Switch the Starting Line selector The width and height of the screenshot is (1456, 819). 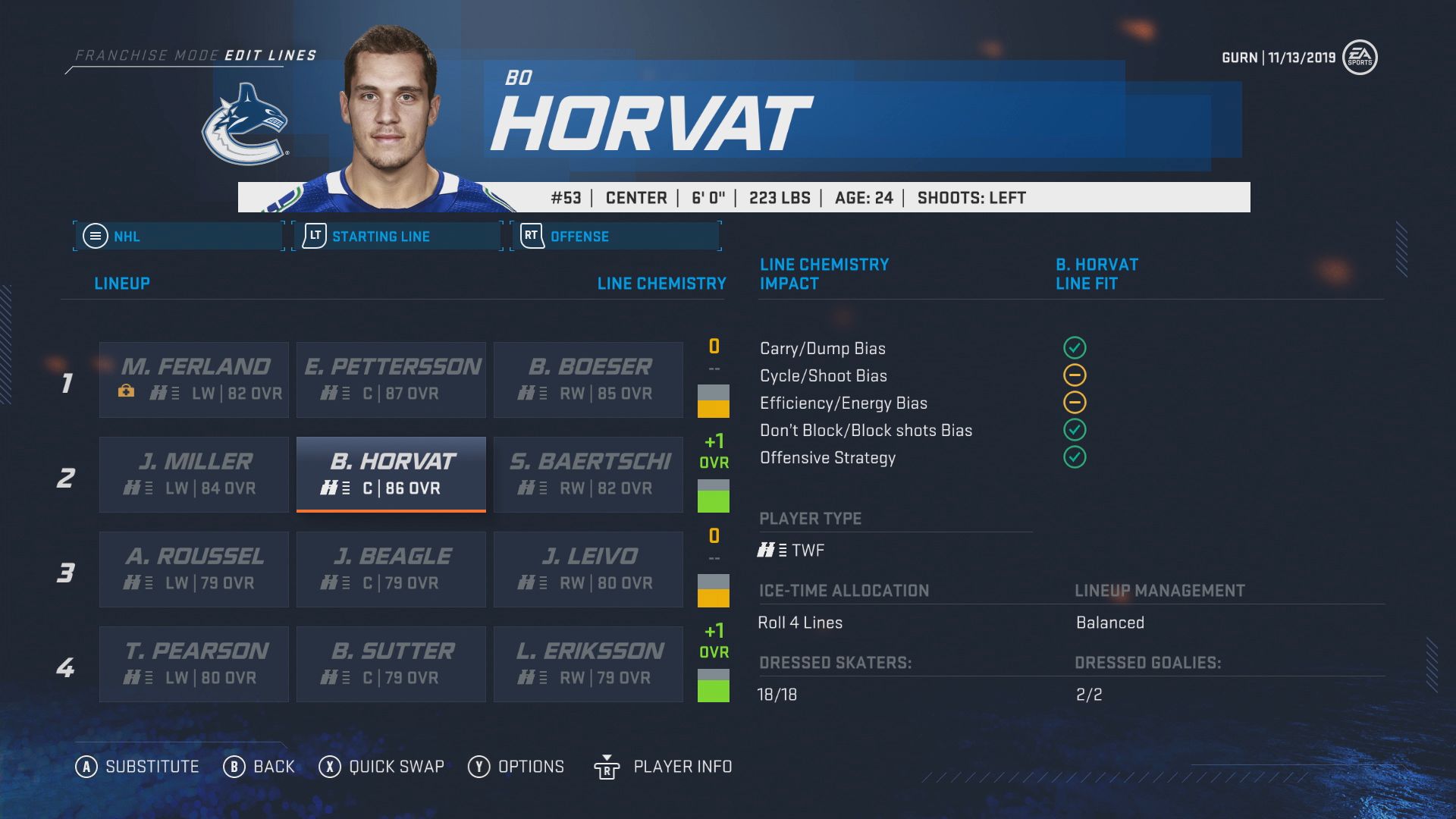tap(397, 236)
